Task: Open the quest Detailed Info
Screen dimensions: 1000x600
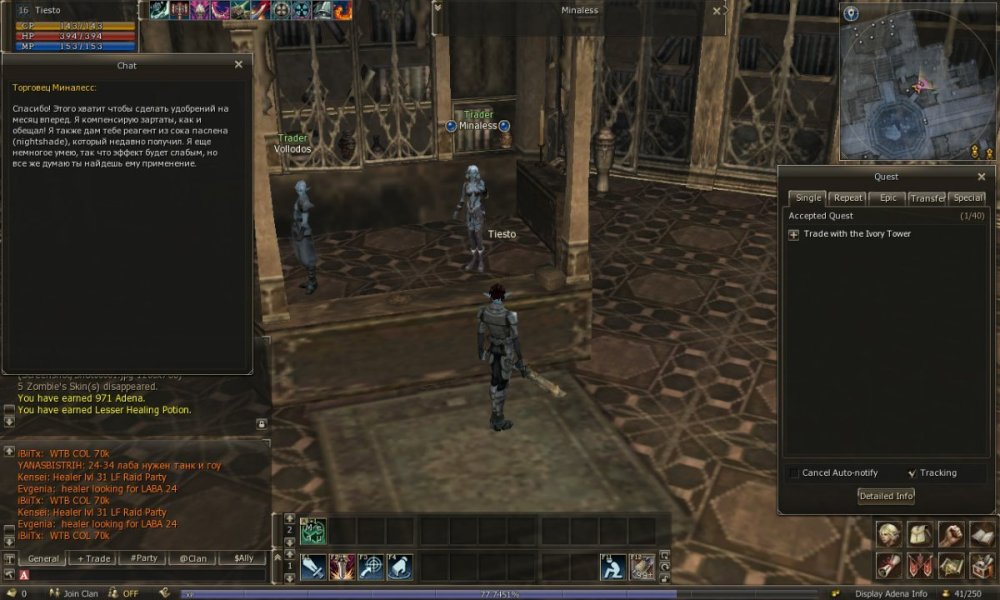Action: 885,496
